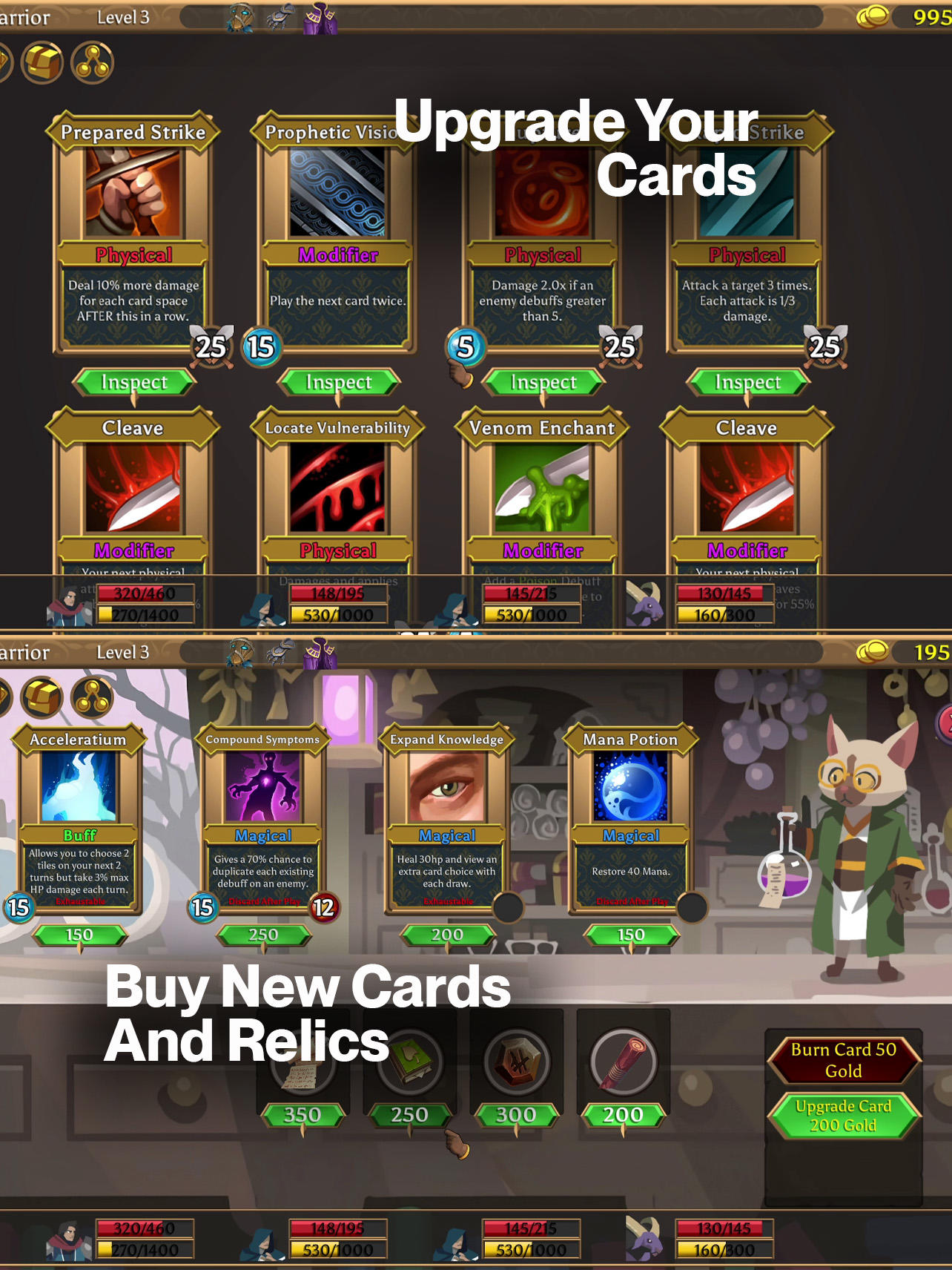Purchase Expand Knowledge for 200 gold
The image size is (952, 1270).
[x=446, y=935]
